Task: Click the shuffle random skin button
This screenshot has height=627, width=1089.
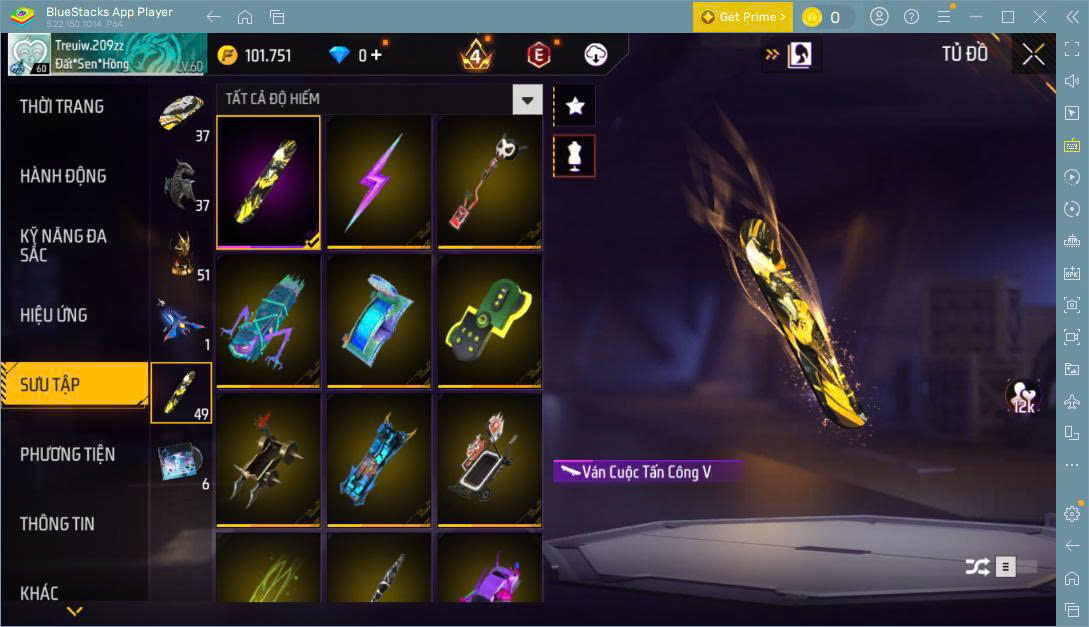Action: [x=977, y=567]
